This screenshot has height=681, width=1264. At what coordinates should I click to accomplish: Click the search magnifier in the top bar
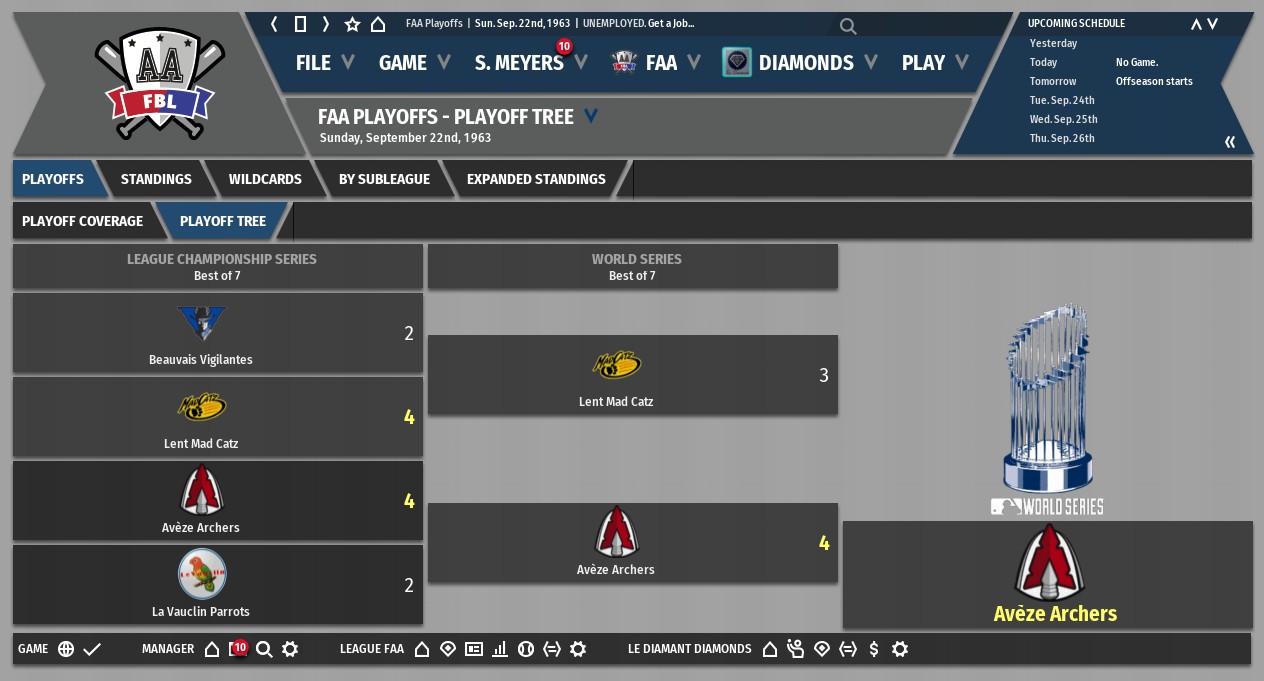coord(848,26)
